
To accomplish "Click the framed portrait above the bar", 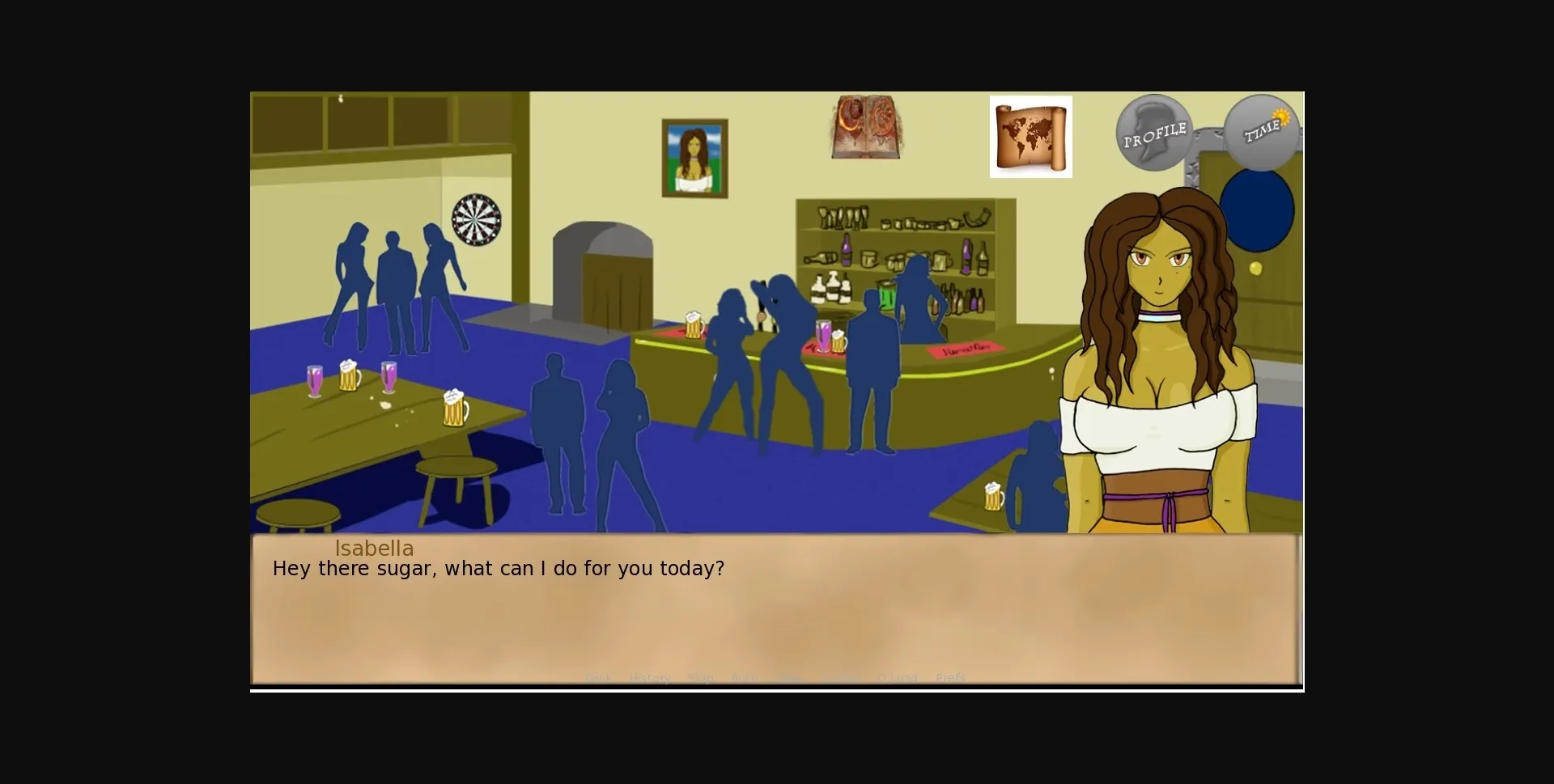I will pos(694,156).
